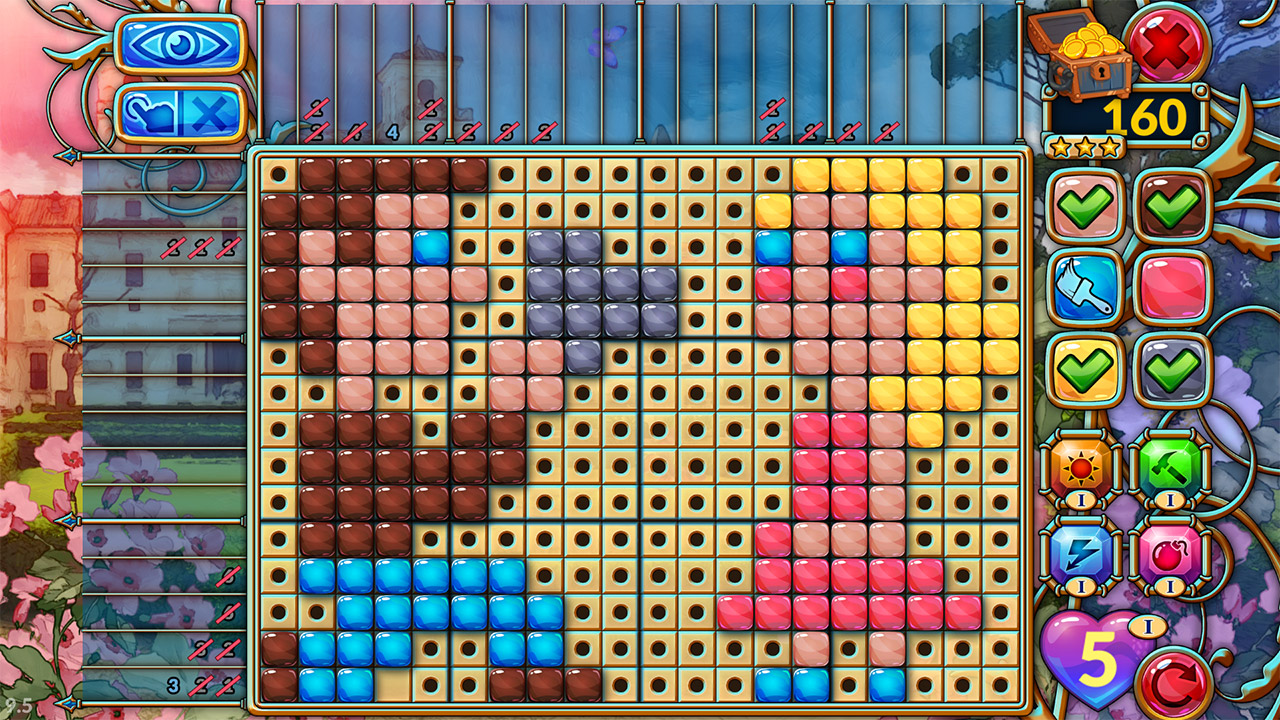The height and width of the screenshot is (720, 1280).
Task: Trigger the cherry bomb power-up
Action: 1169,553
